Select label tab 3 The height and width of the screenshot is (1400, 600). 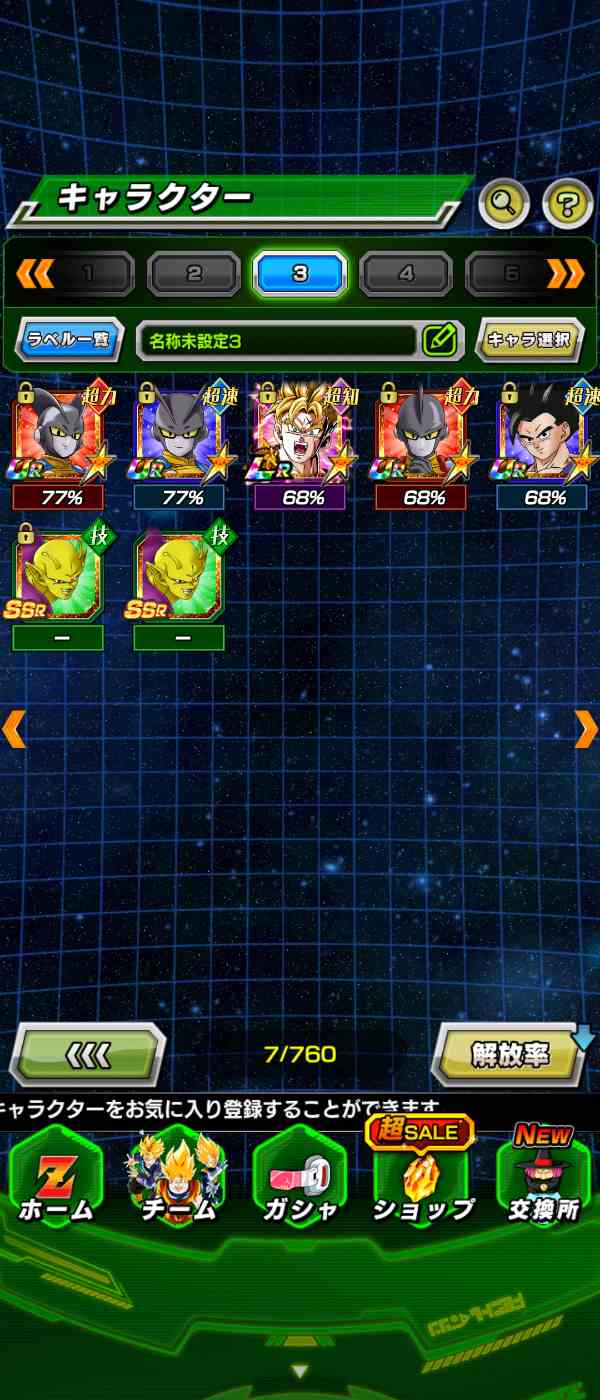(300, 273)
